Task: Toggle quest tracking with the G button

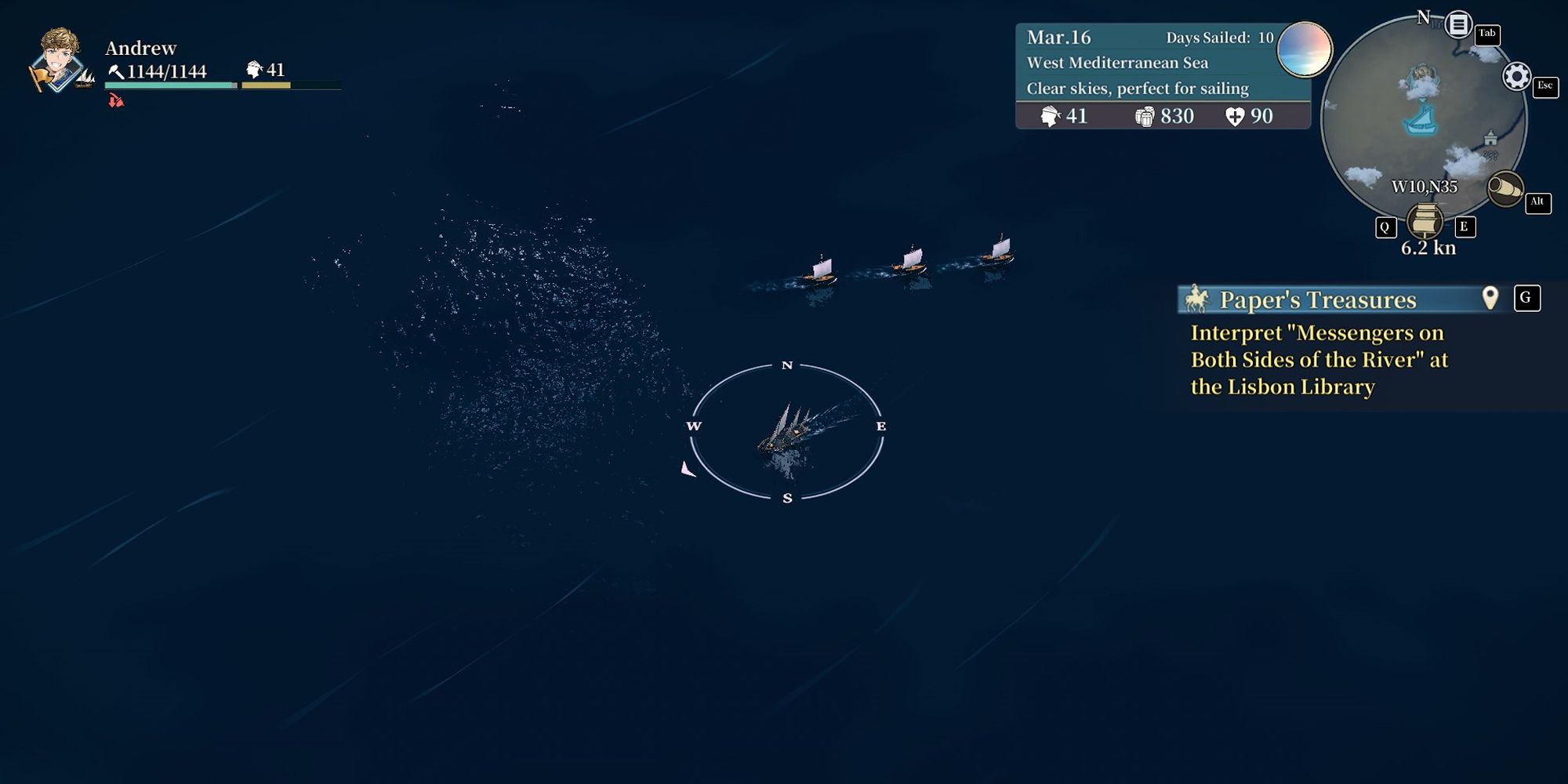Action: pos(1526,298)
